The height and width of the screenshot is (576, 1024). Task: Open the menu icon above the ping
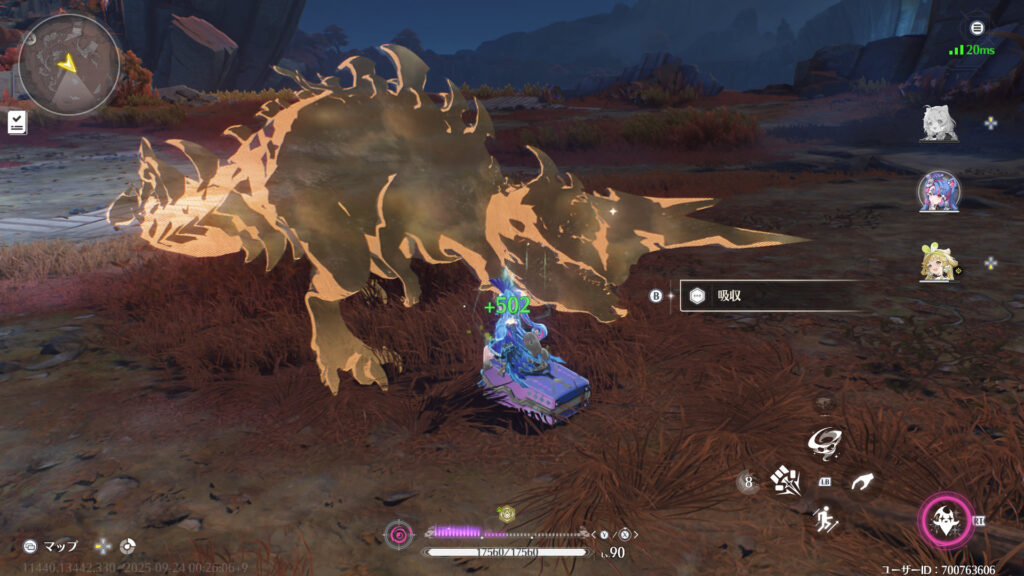(x=977, y=28)
